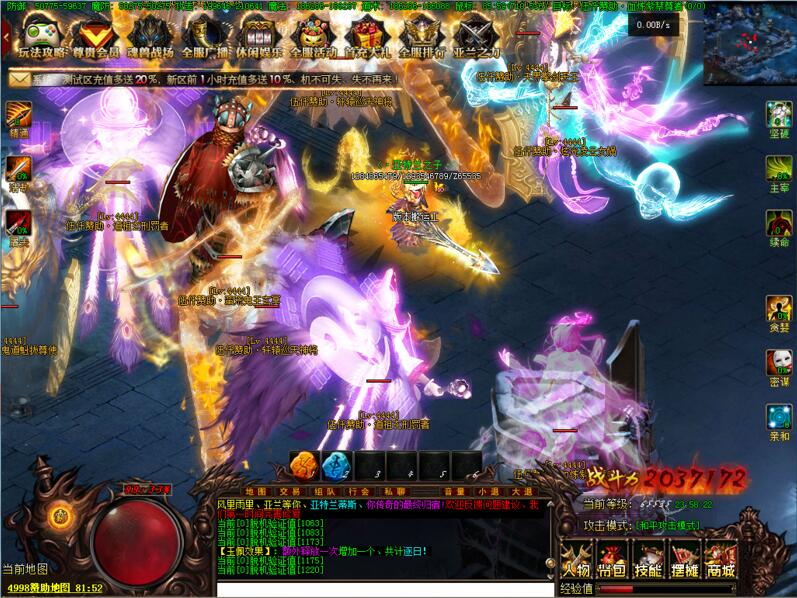Open the 亚兰之刃 crossed swords icon
Viewport: 797px width, 598px height.
476,38
